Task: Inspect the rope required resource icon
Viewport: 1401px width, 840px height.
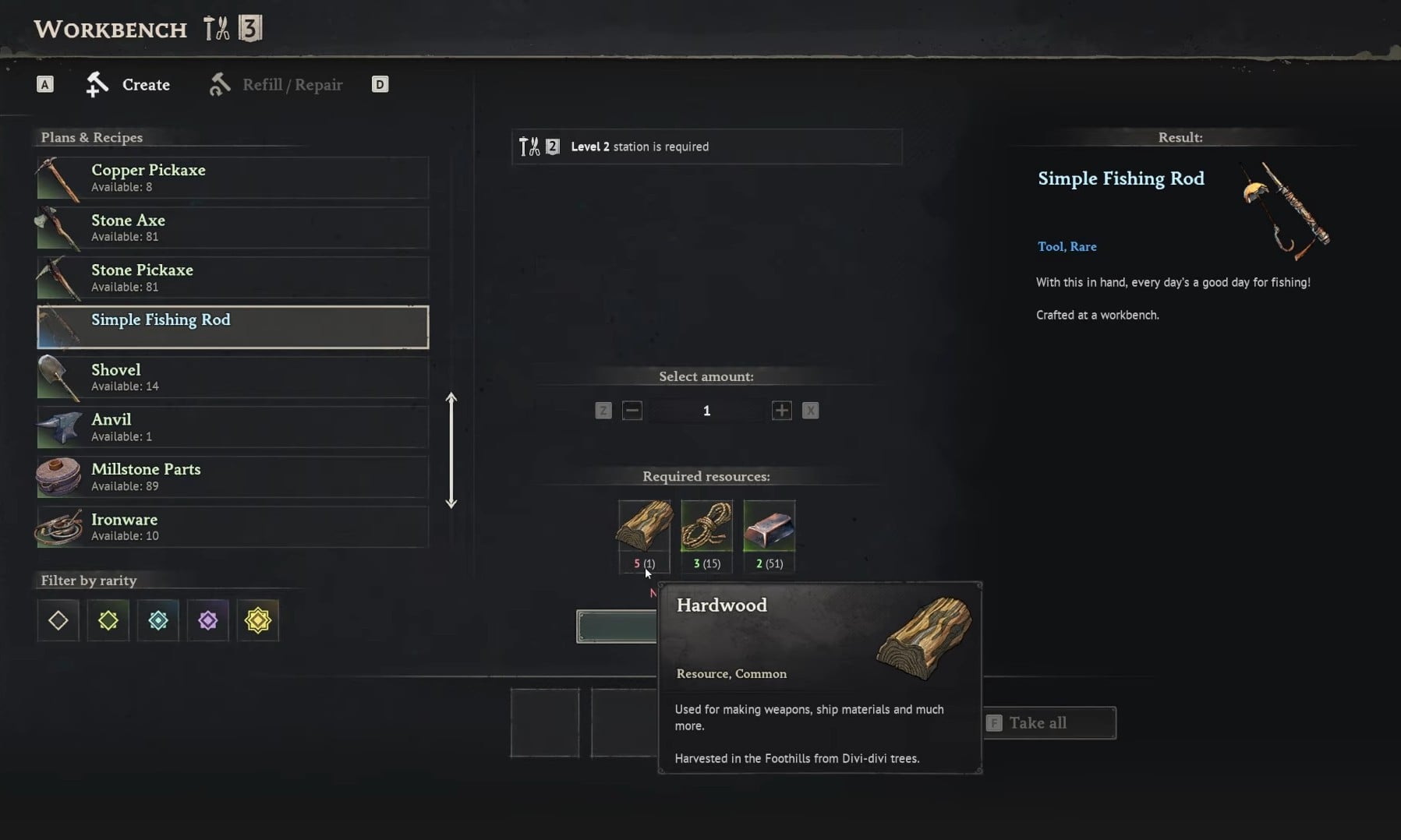Action: point(706,526)
